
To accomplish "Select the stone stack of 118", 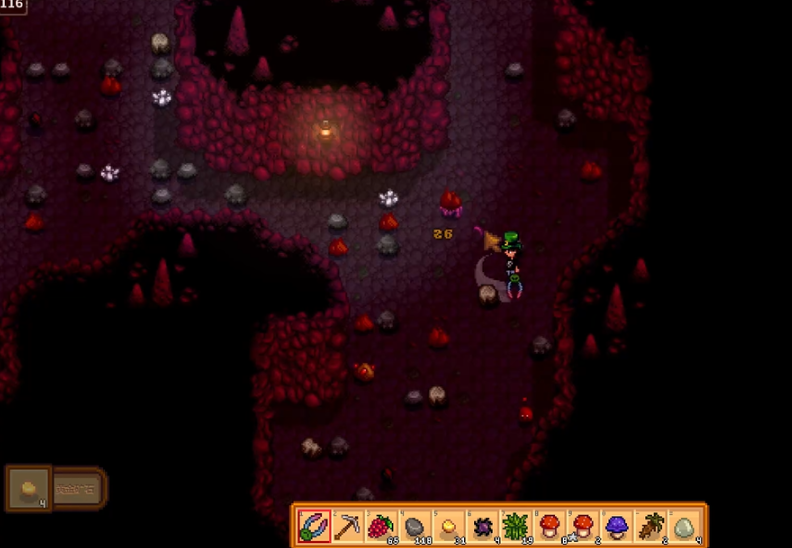I will click(415, 525).
